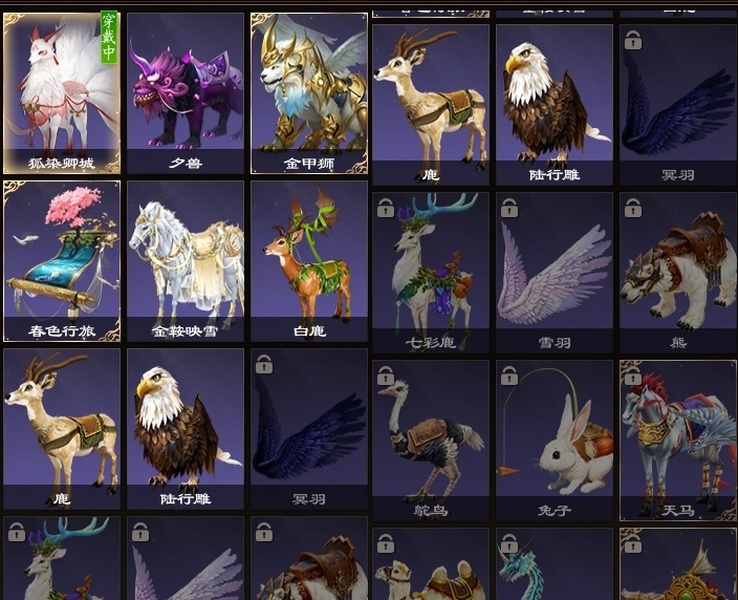
Task: Select the 白鹿 deer mount
Action: pos(309,260)
